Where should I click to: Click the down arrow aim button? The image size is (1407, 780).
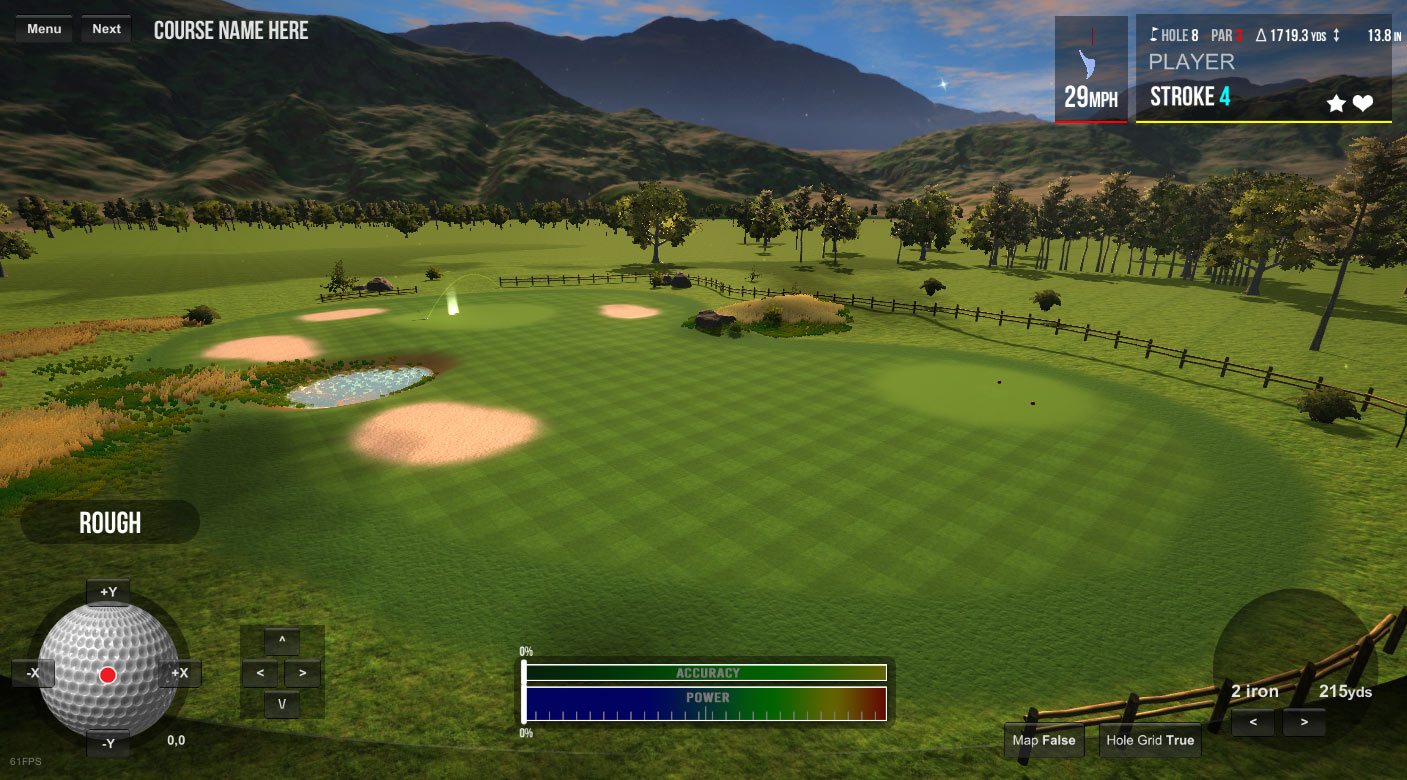point(282,705)
